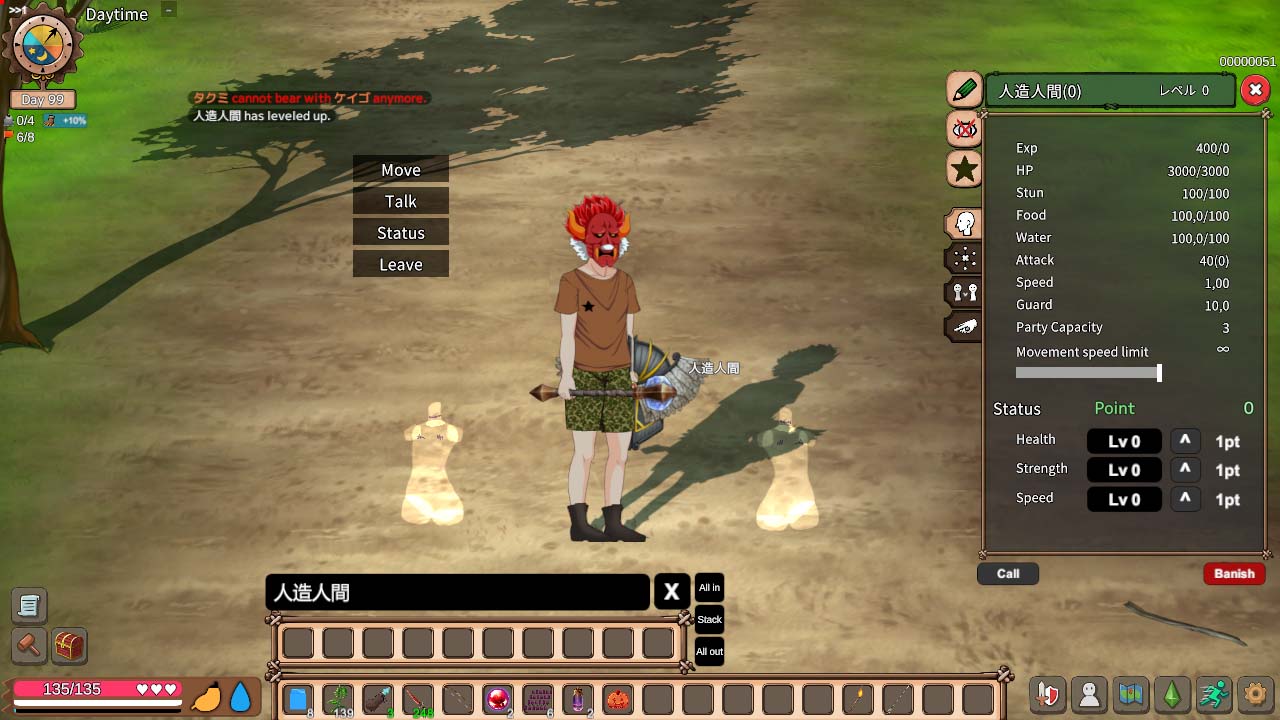The image size is (1280, 720).
Task: Toggle the crossed-out eye icon
Action: pos(963,130)
